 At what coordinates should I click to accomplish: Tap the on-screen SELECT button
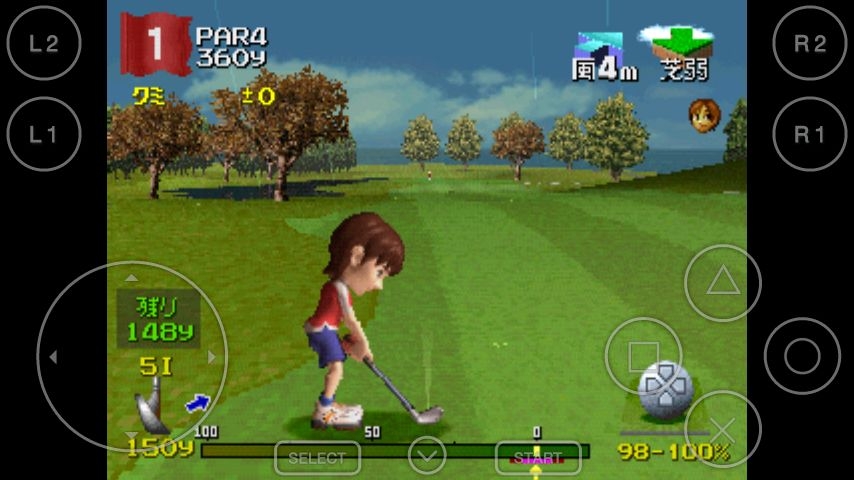[317, 458]
